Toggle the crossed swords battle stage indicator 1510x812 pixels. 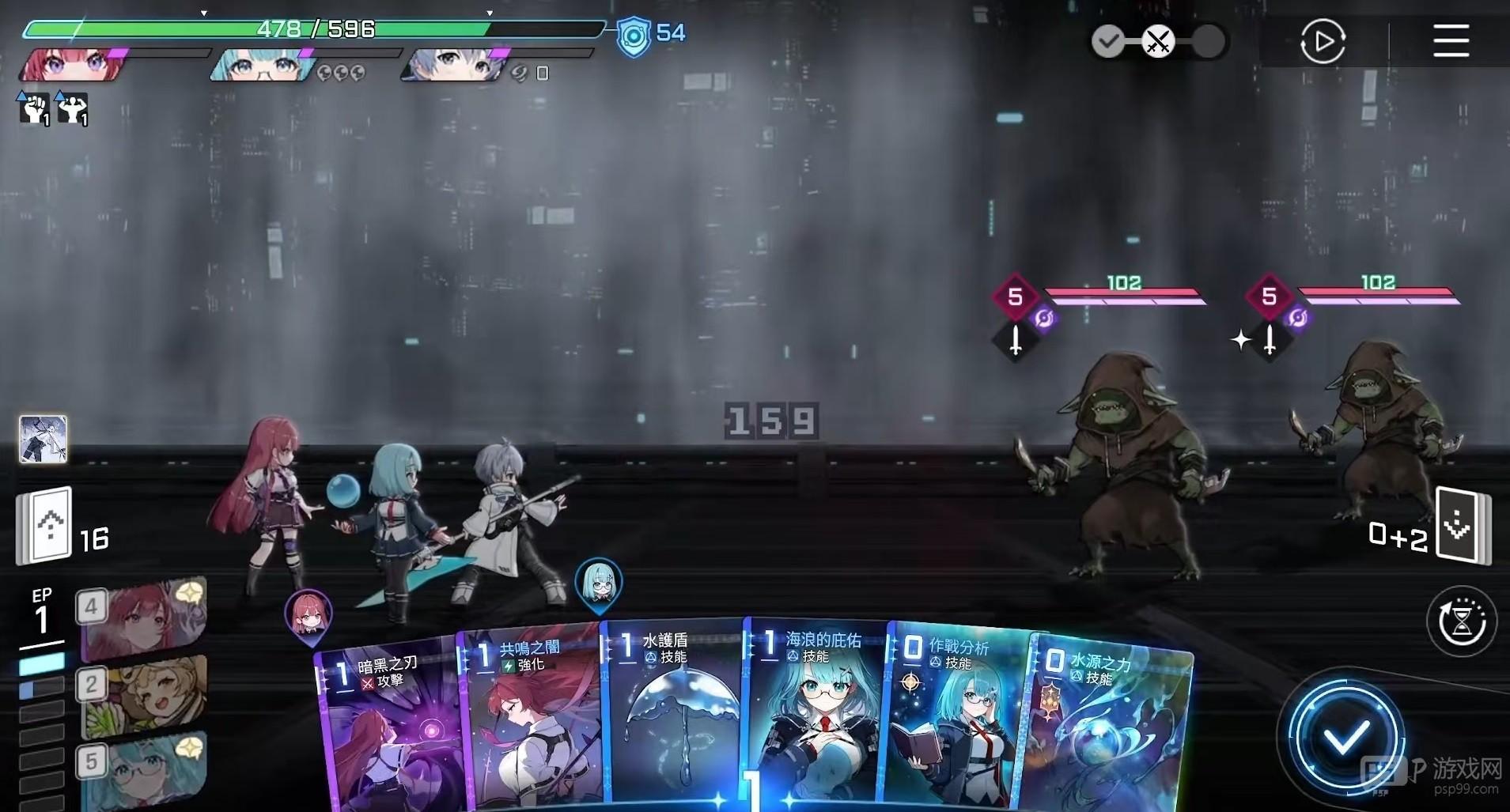click(x=1158, y=41)
